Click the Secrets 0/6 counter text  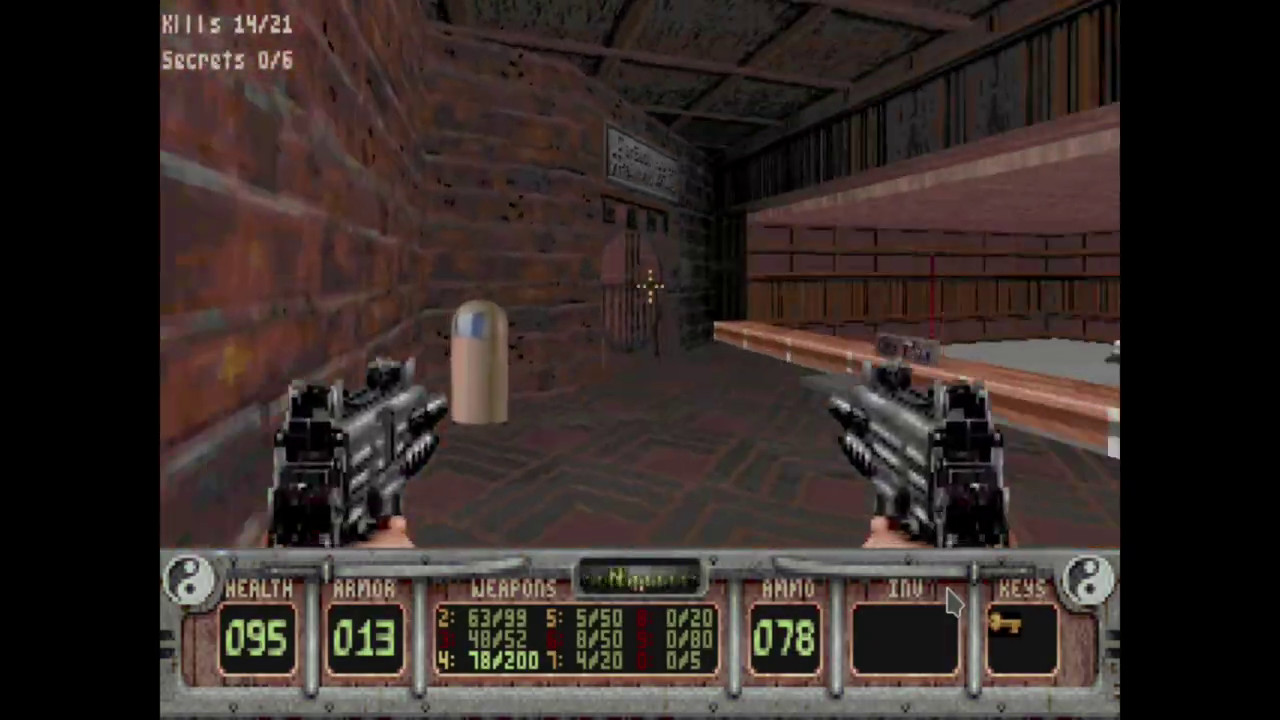point(226,60)
